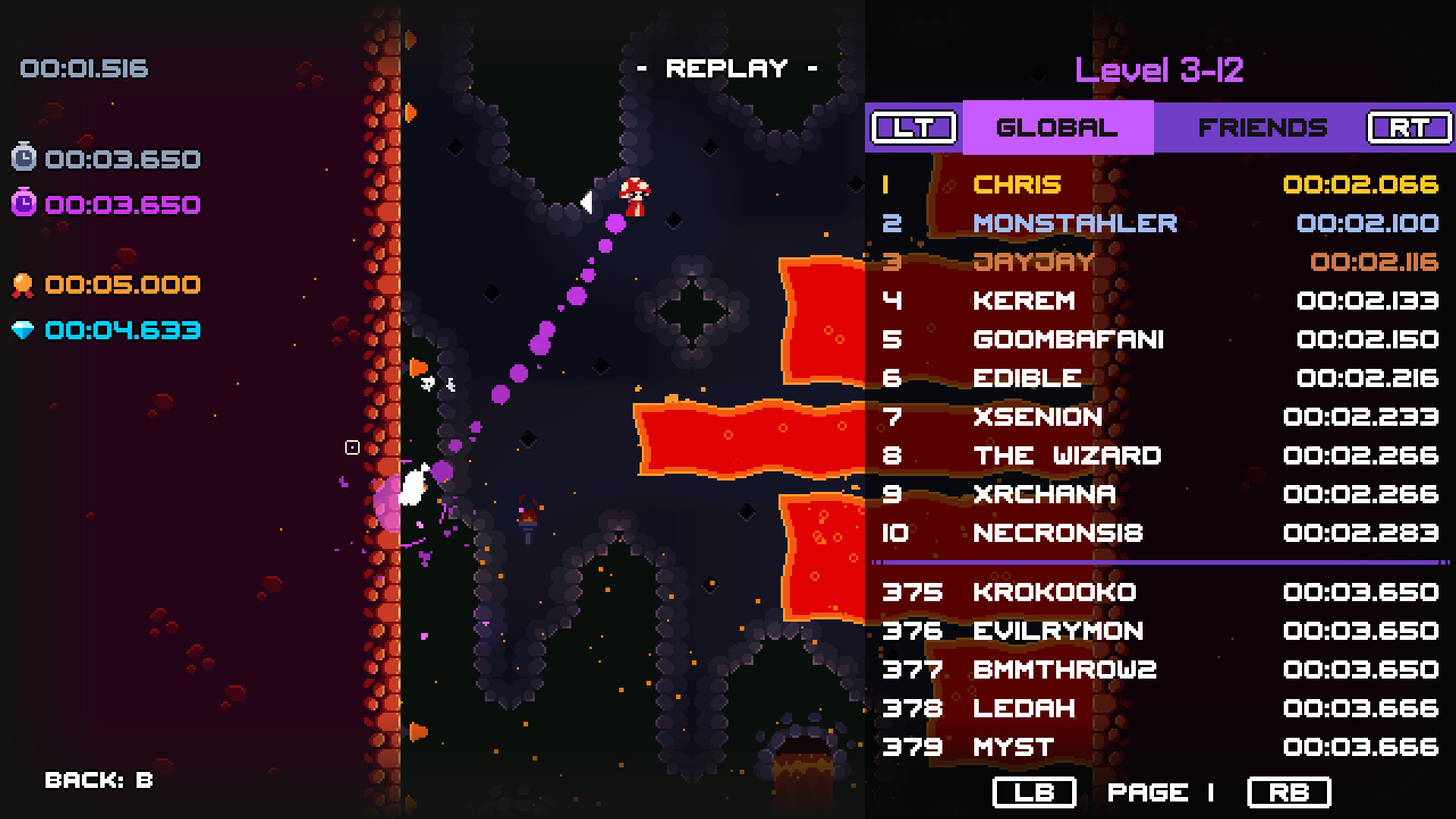Click the blue stopwatch time icon

pyautogui.click(x=23, y=158)
